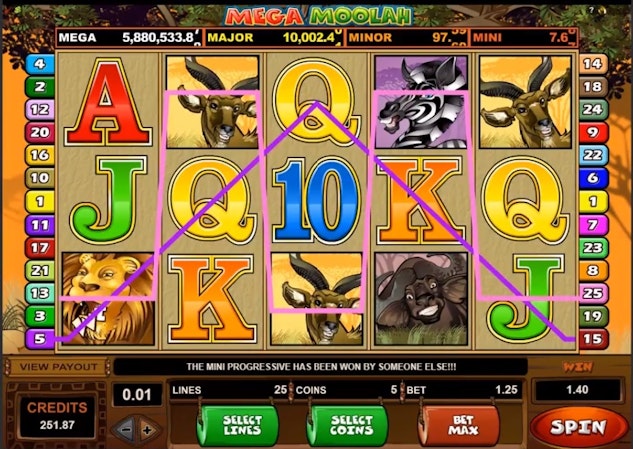Select payline number 20 marker
Image resolution: width=633 pixels, height=449 pixels.
(x=41, y=131)
